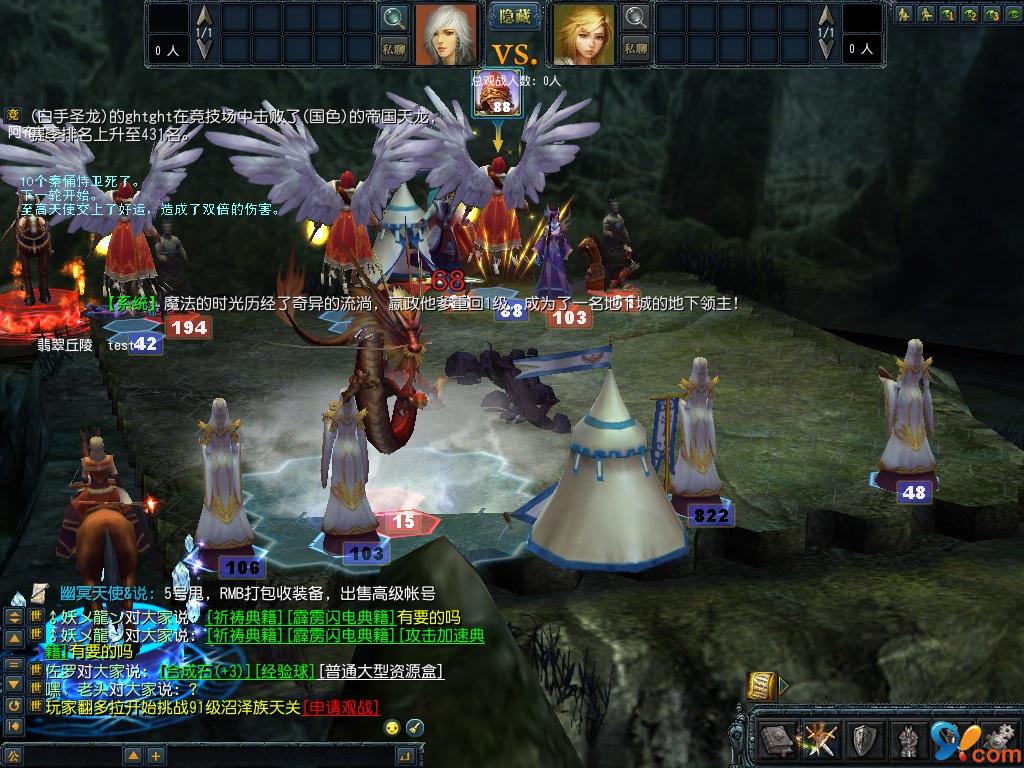Open the golden scroll icon
1024x768 pixels.
[x=762, y=685]
